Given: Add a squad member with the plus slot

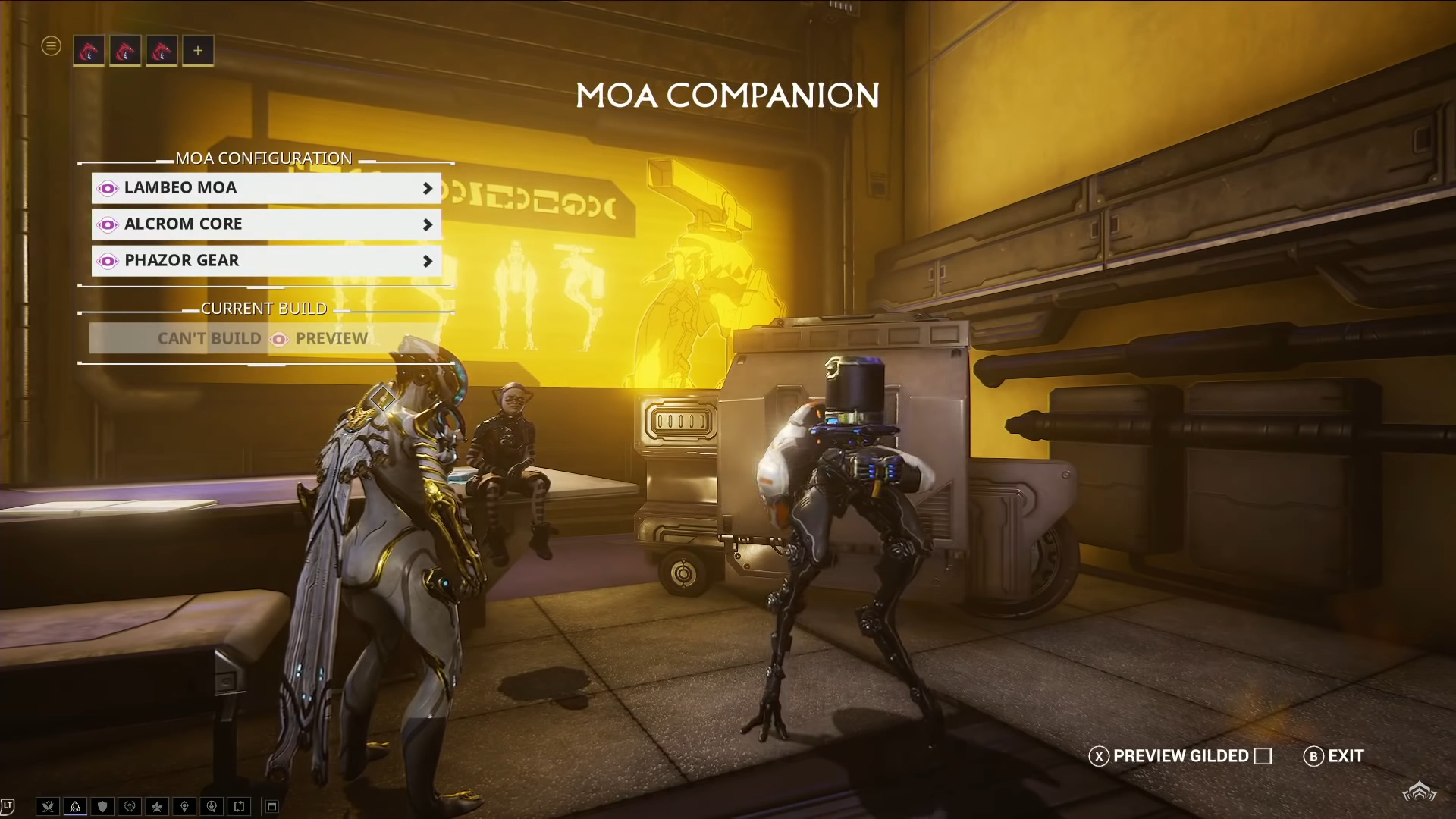Looking at the screenshot, I should [x=198, y=51].
